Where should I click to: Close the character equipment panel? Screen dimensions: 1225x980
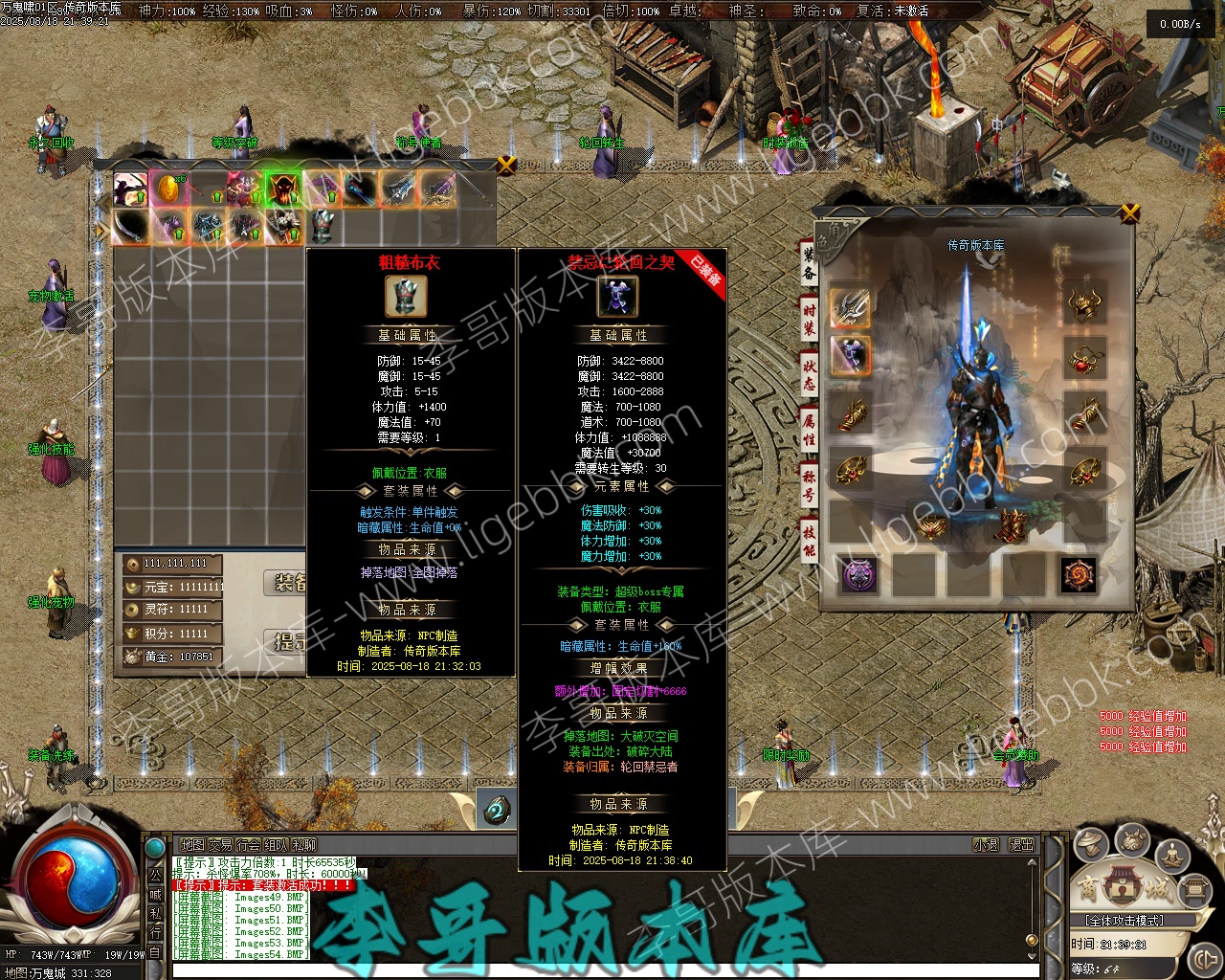tap(1130, 212)
